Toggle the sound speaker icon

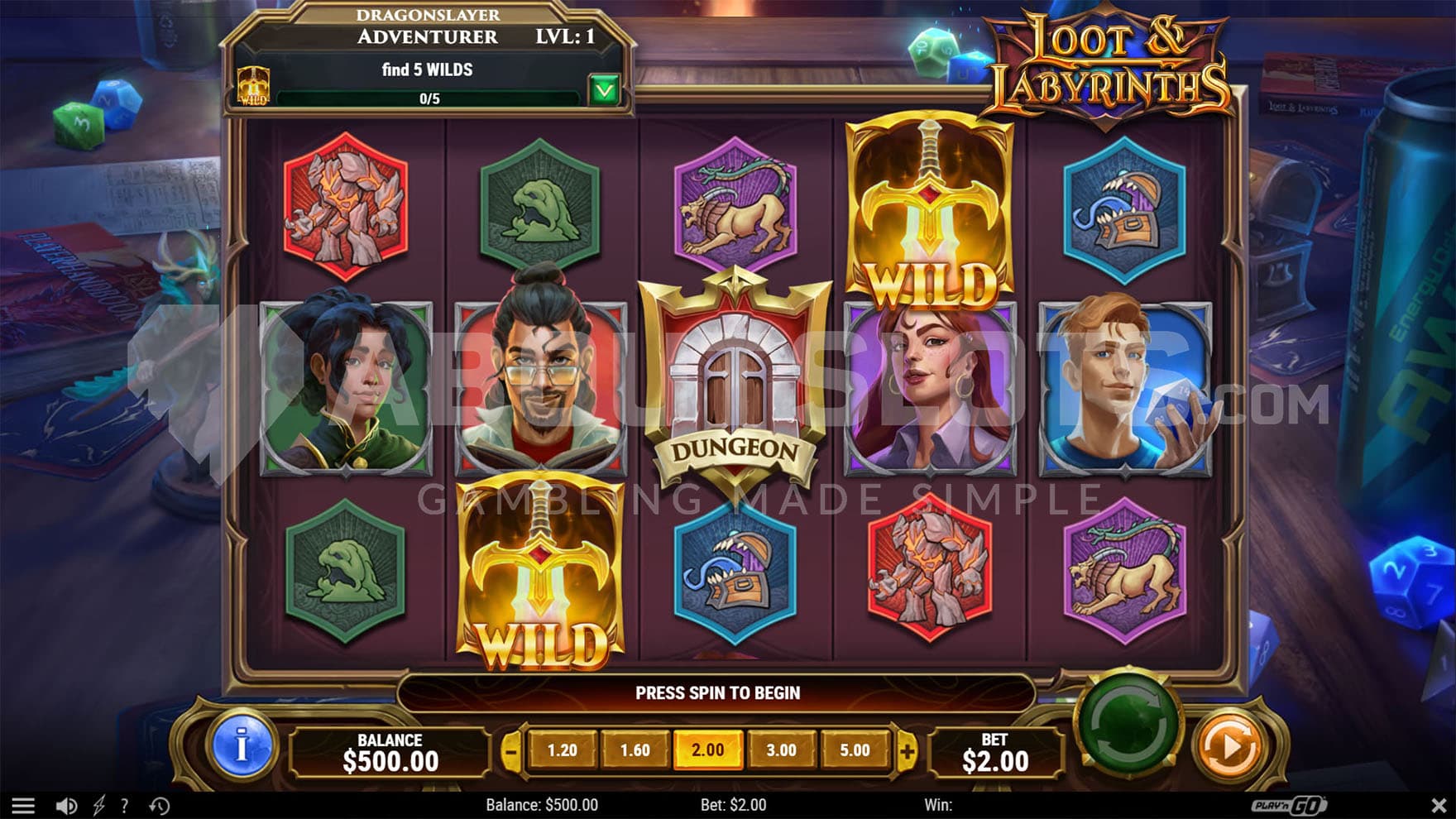click(66, 805)
